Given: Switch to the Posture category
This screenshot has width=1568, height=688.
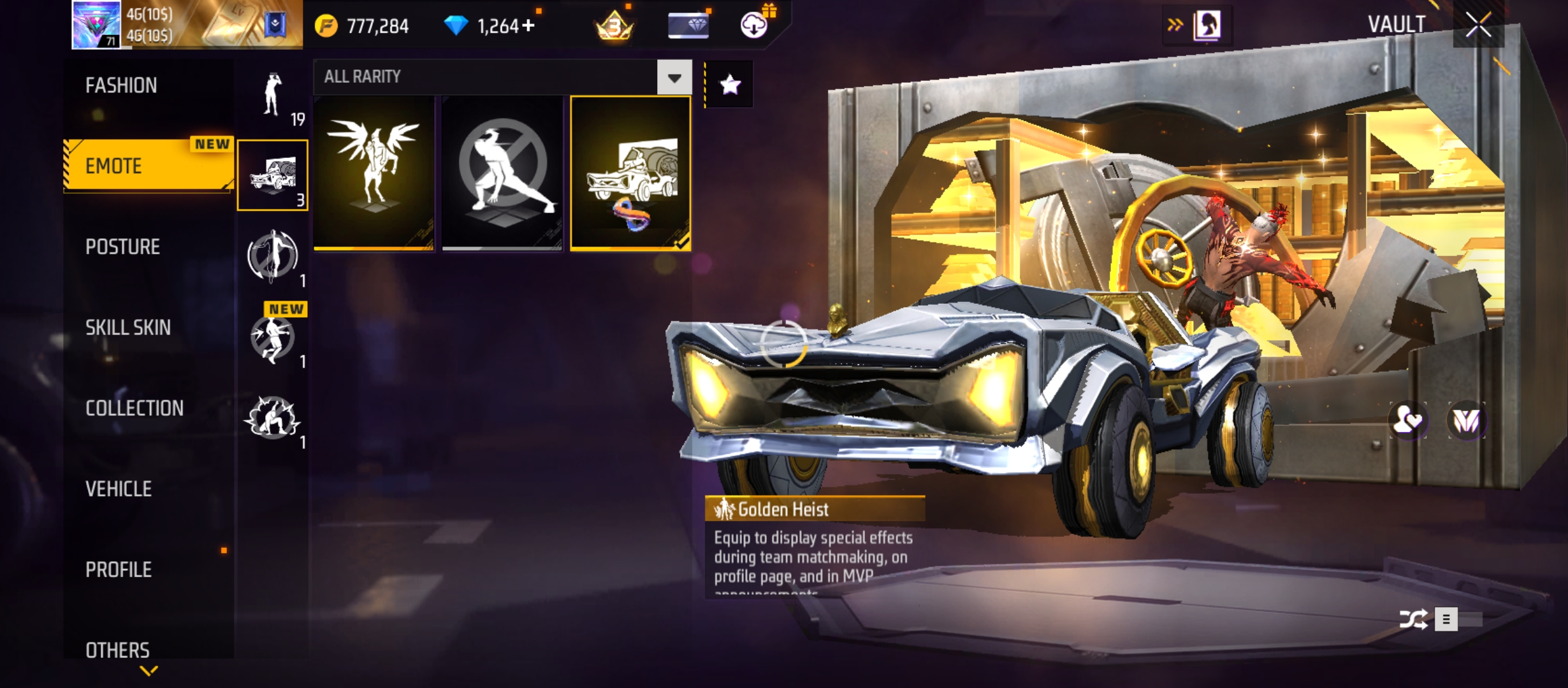Looking at the screenshot, I should click(x=122, y=247).
